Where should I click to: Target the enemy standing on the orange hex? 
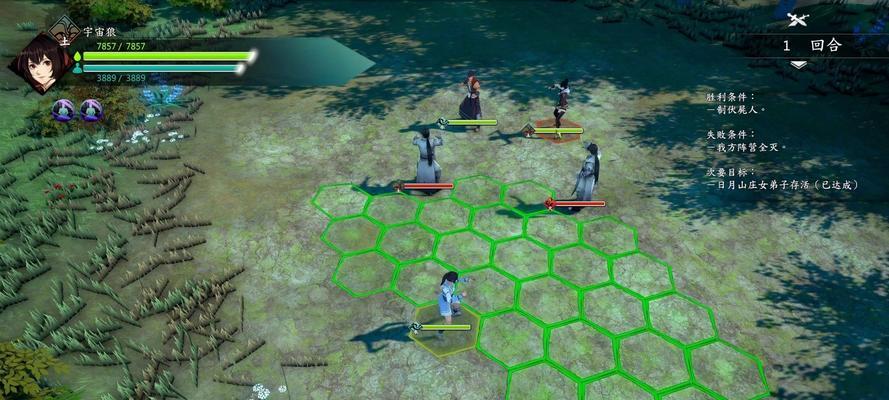[560, 105]
